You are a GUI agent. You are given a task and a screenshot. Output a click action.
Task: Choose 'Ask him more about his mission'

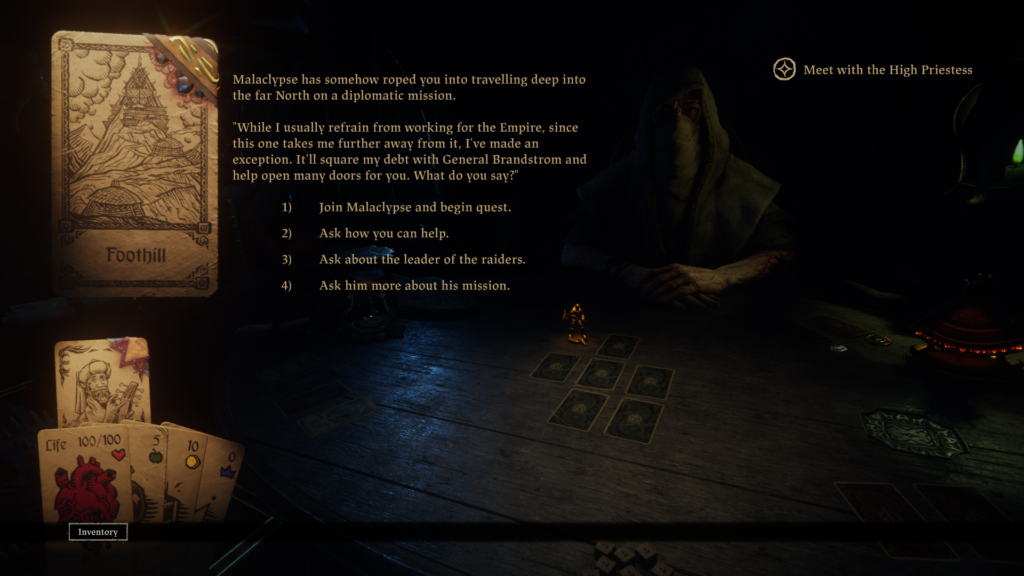click(x=414, y=286)
